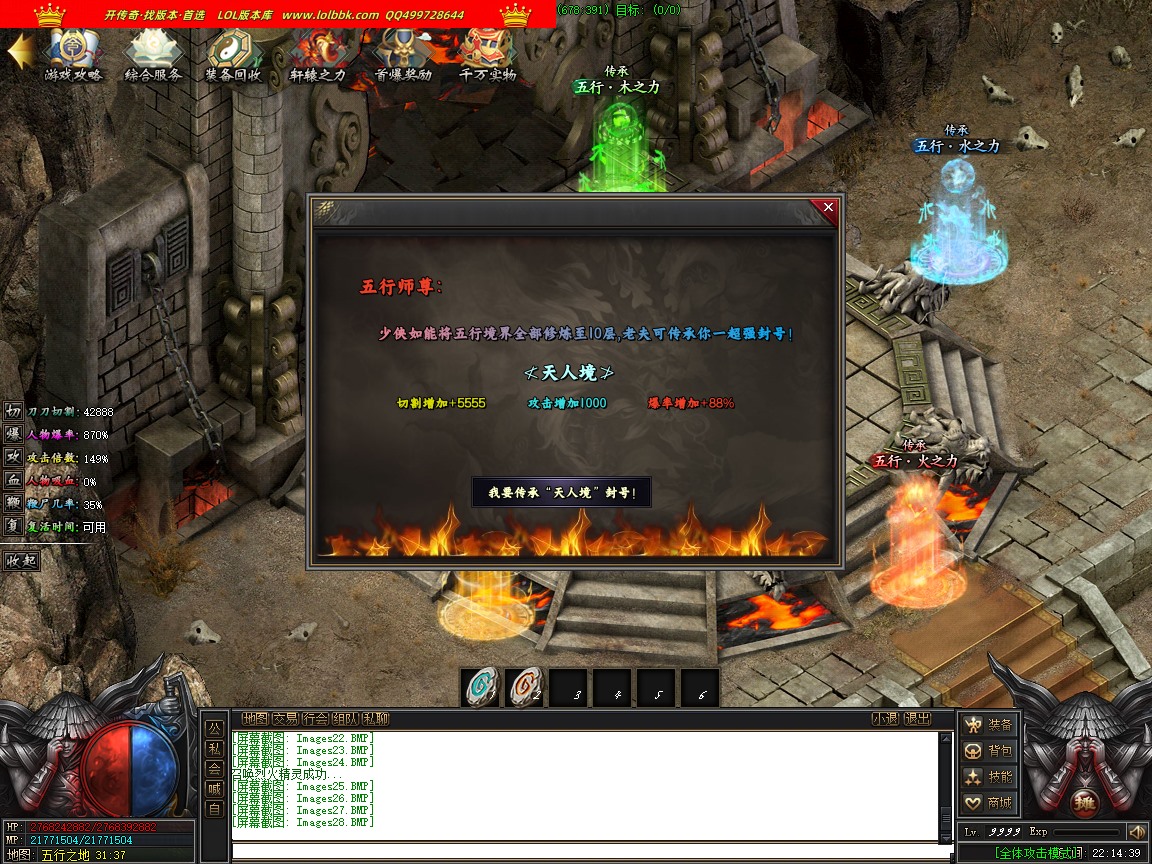Open the 技能 skills panel

(989, 776)
